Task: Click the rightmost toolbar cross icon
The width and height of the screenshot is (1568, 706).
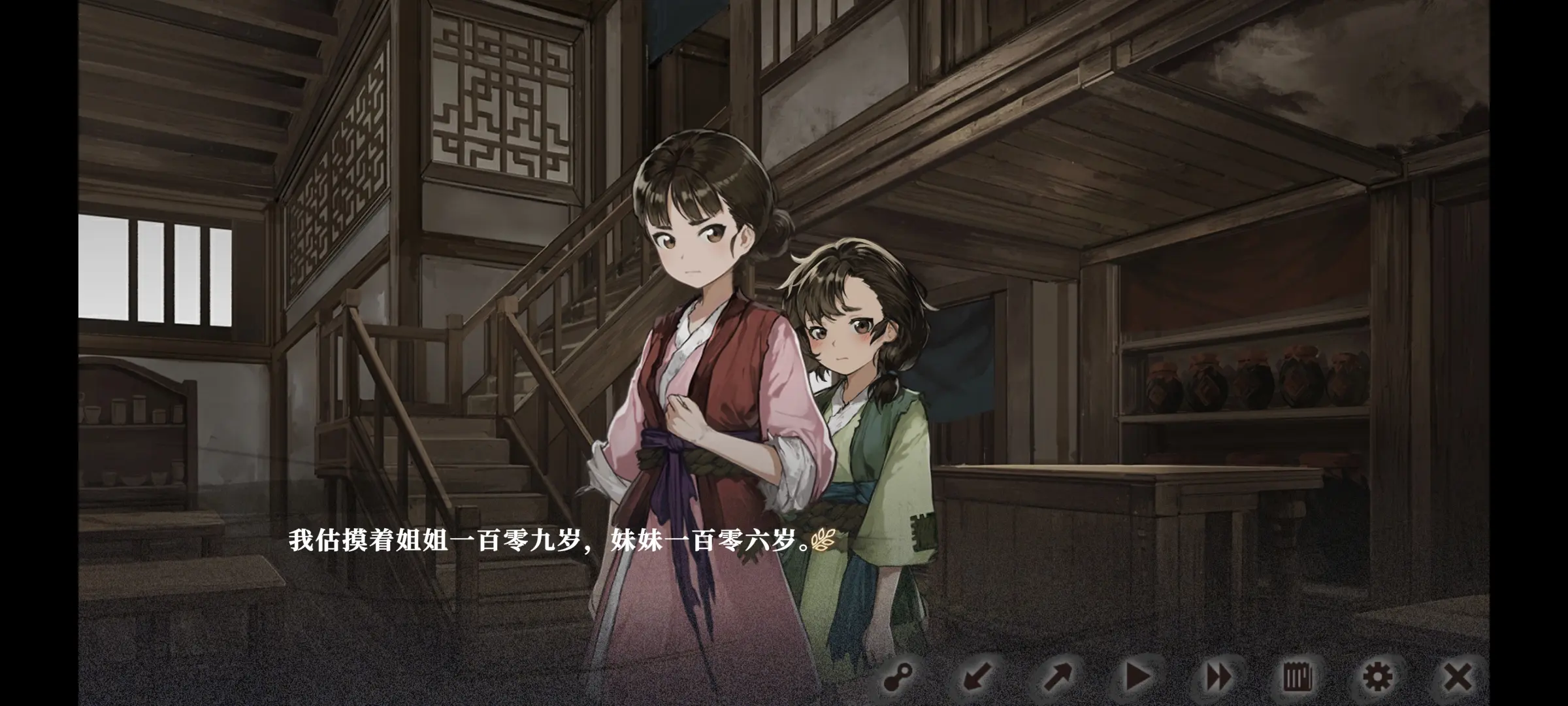Action: click(1459, 678)
